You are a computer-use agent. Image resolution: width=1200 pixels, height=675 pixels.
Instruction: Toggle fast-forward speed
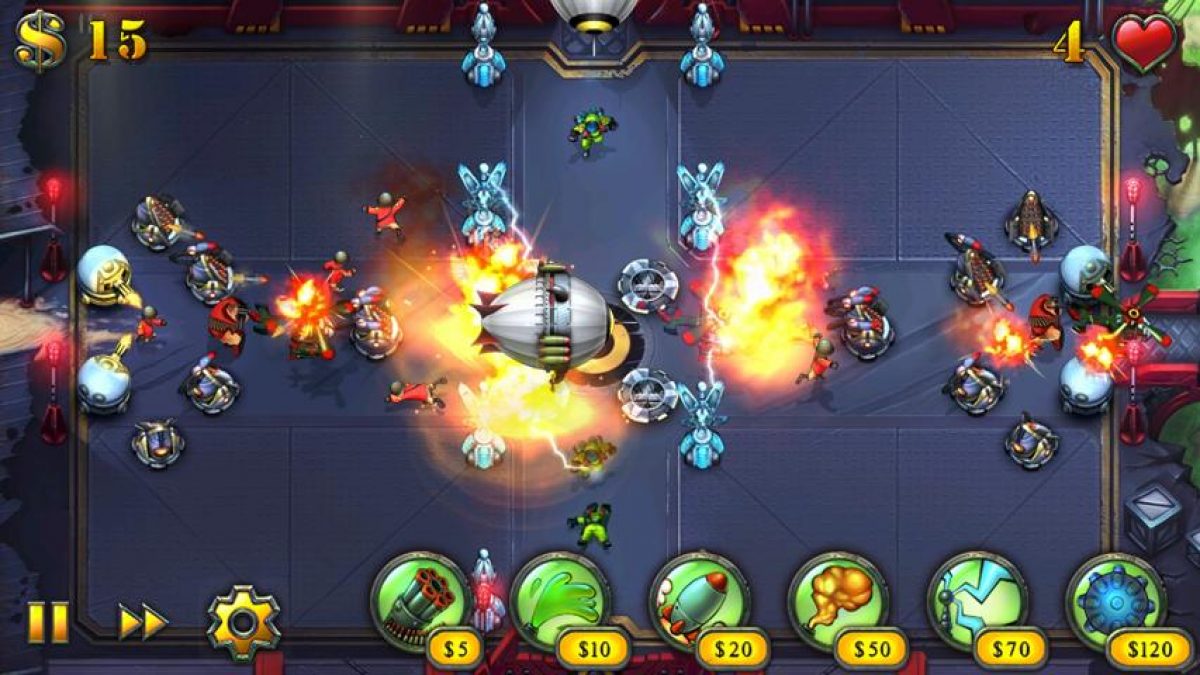pos(142,622)
